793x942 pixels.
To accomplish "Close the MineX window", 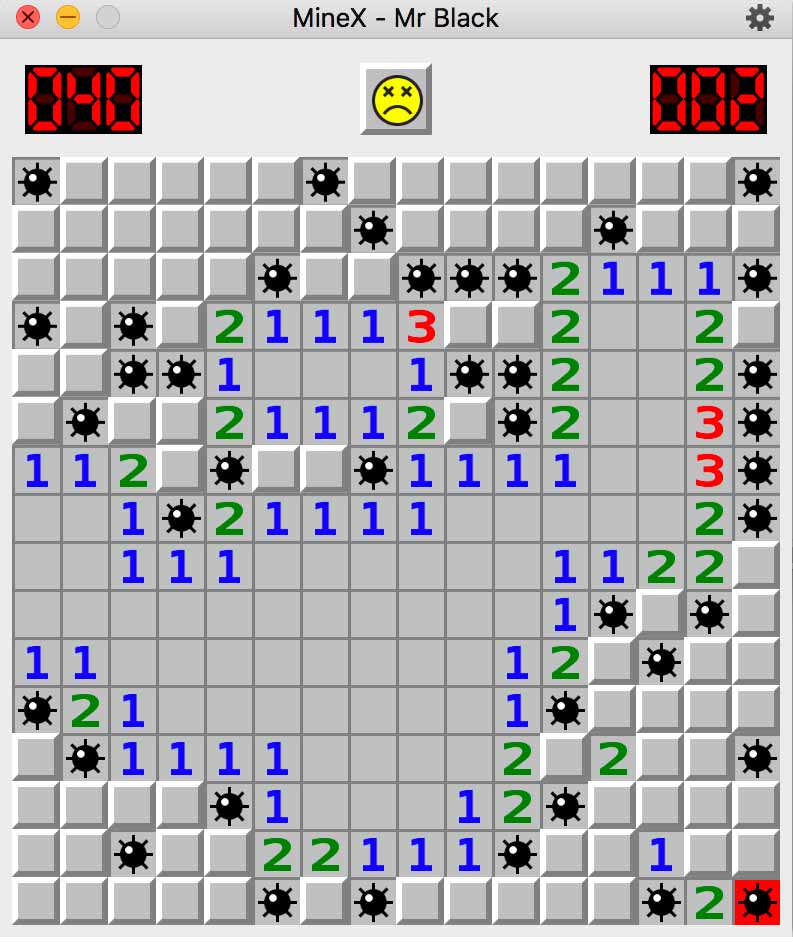I will coord(28,18).
